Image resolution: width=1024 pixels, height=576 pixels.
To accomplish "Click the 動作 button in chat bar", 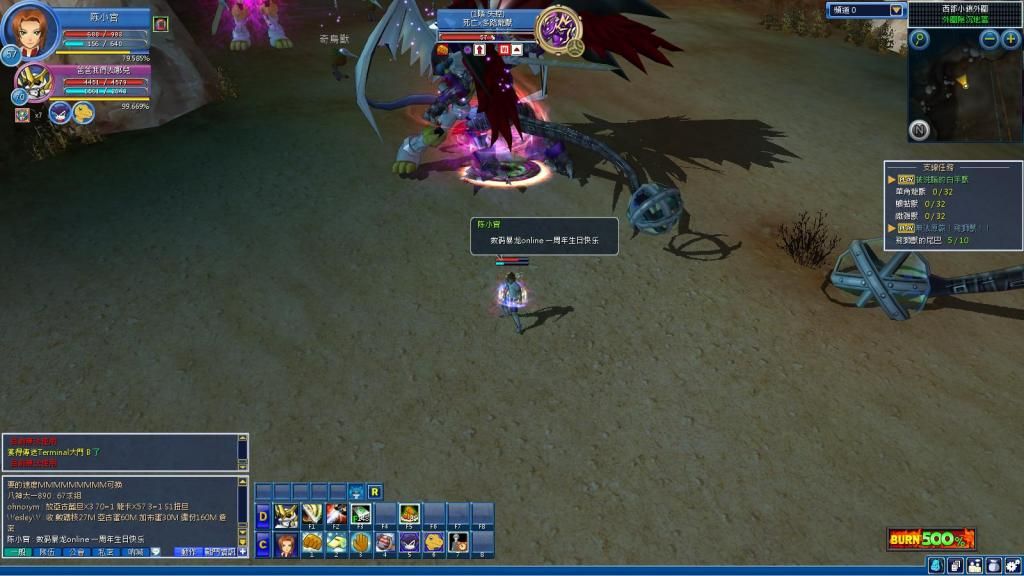I will (x=187, y=552).
